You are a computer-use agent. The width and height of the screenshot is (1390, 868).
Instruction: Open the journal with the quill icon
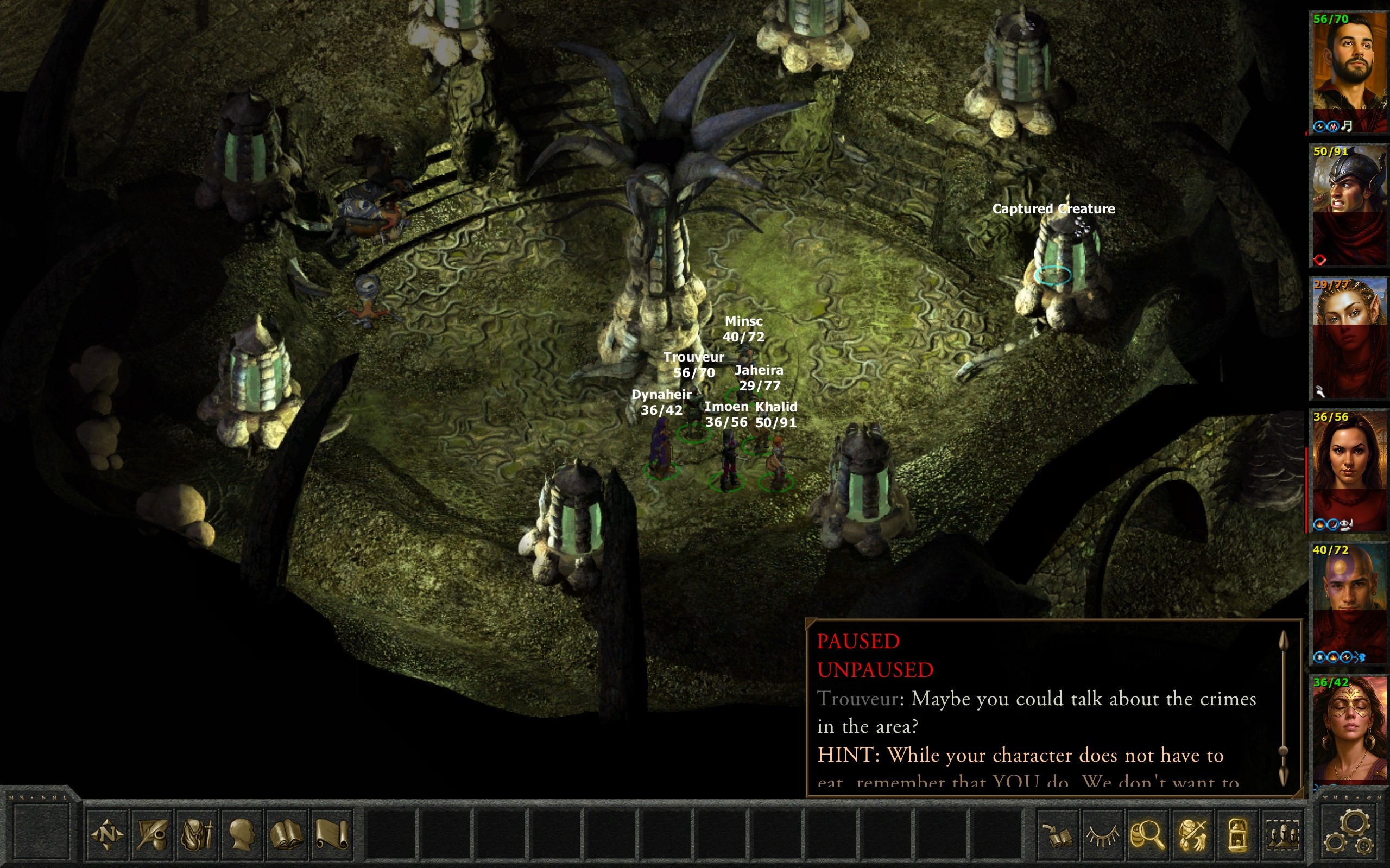click(x=152, y=834)
